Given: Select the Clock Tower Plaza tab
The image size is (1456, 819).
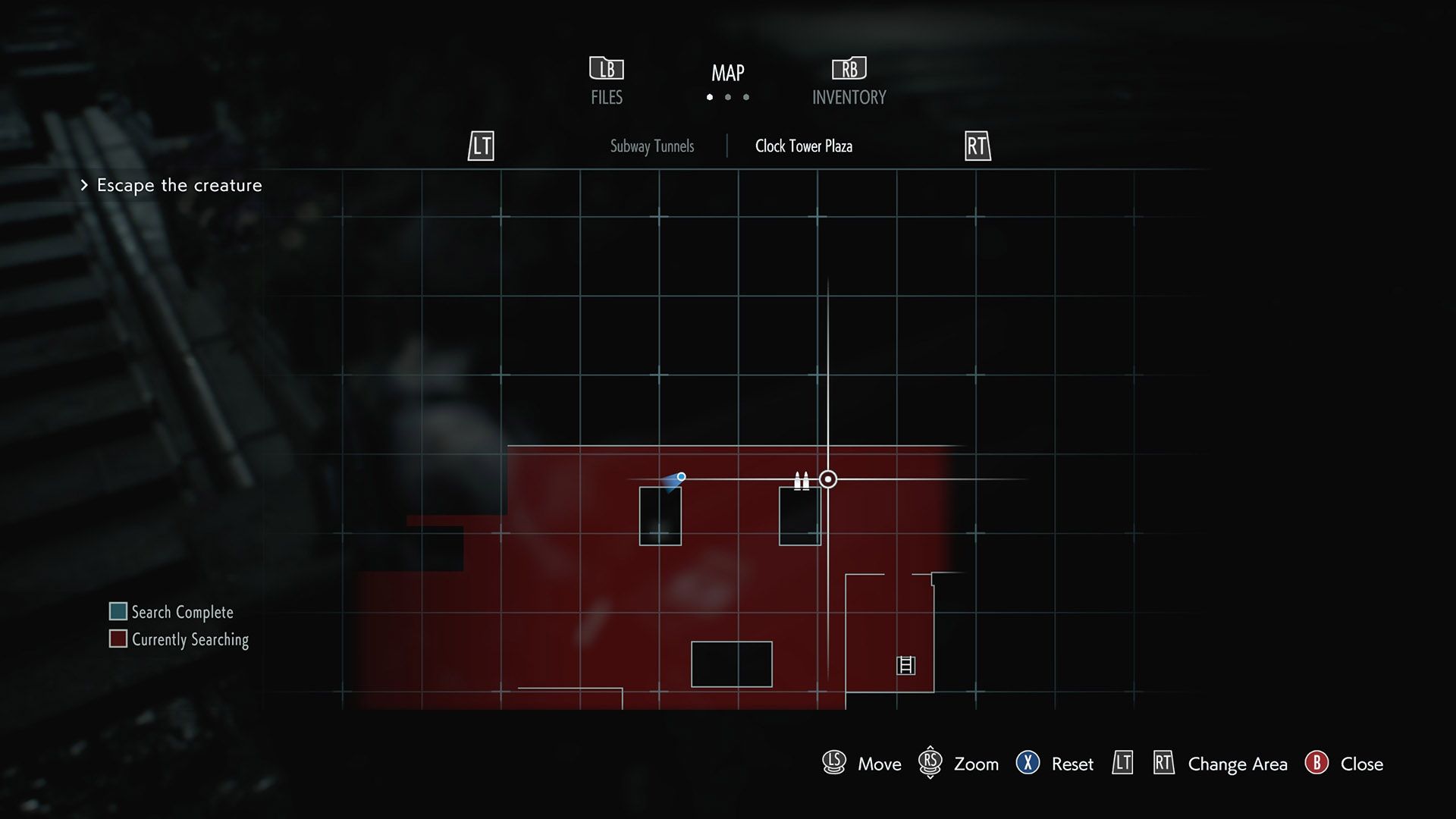Looking at the screenshot, I should 803,146.
